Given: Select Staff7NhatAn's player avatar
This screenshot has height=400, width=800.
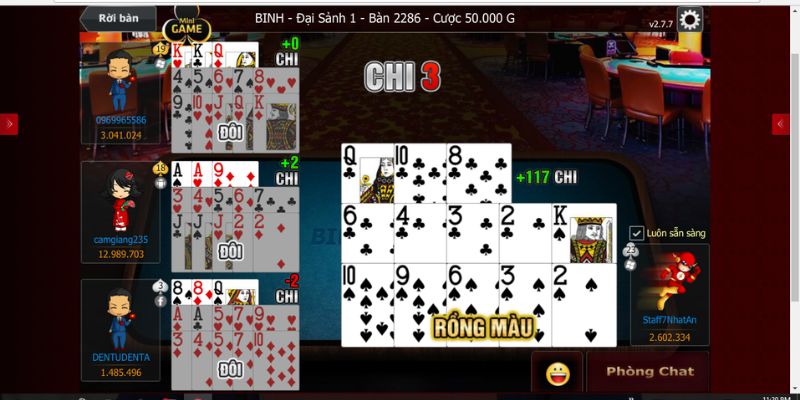Looking at the screenshot, I should click(x=672, y=280).
